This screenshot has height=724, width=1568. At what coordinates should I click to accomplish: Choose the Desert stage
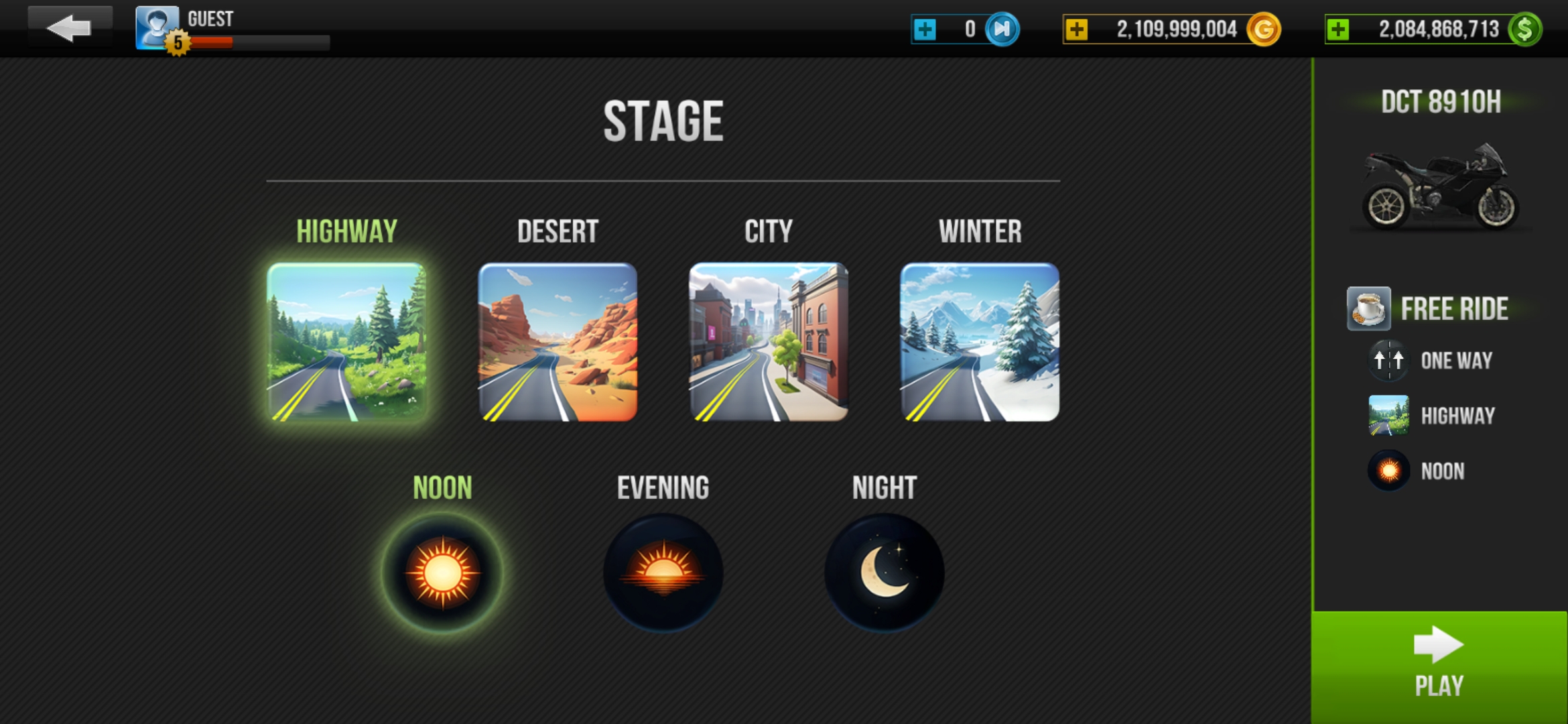pyautogui.click(x=558, y=342)
